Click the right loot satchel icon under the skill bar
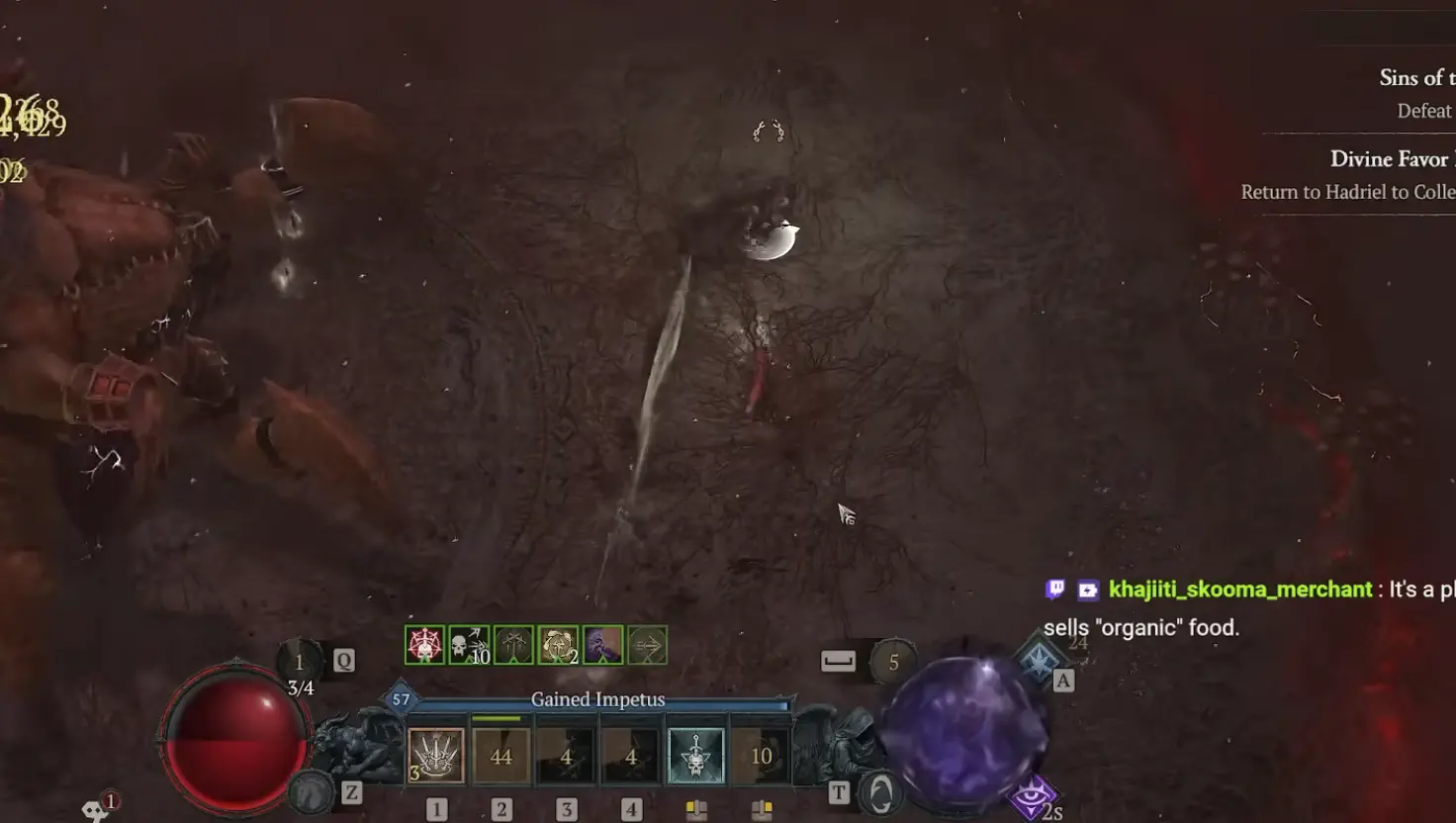This screenshot has width=1456, height=823. click(x=763, y=807)
